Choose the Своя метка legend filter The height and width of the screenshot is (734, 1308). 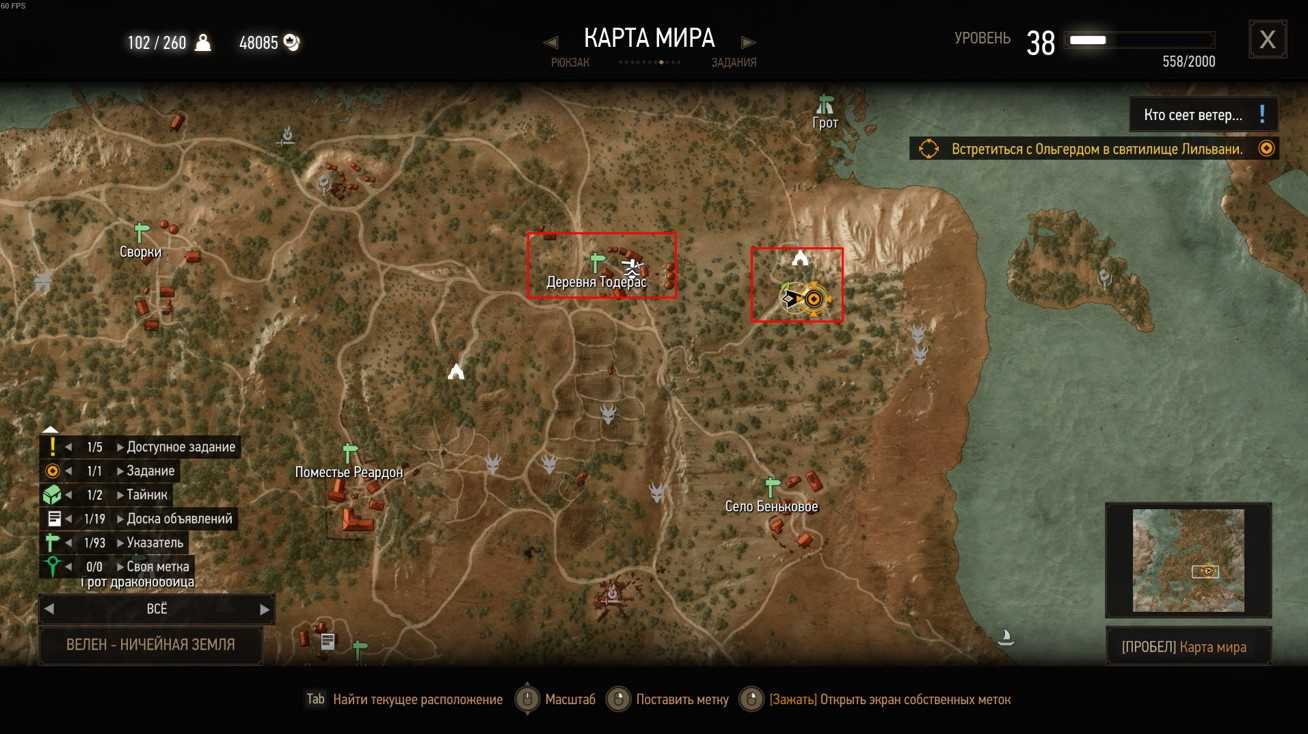coord(157,567)
